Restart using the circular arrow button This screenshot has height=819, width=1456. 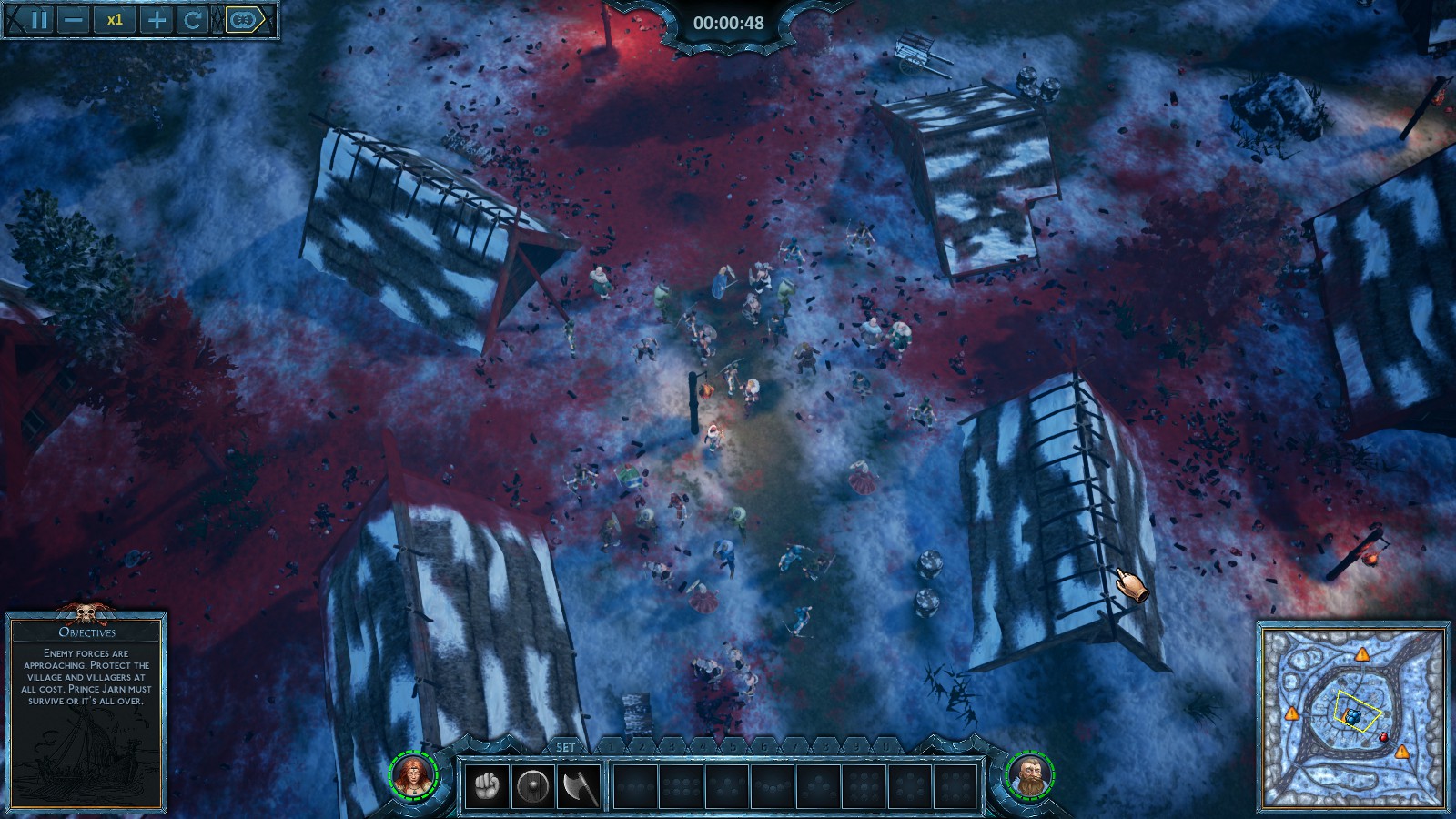193,20
